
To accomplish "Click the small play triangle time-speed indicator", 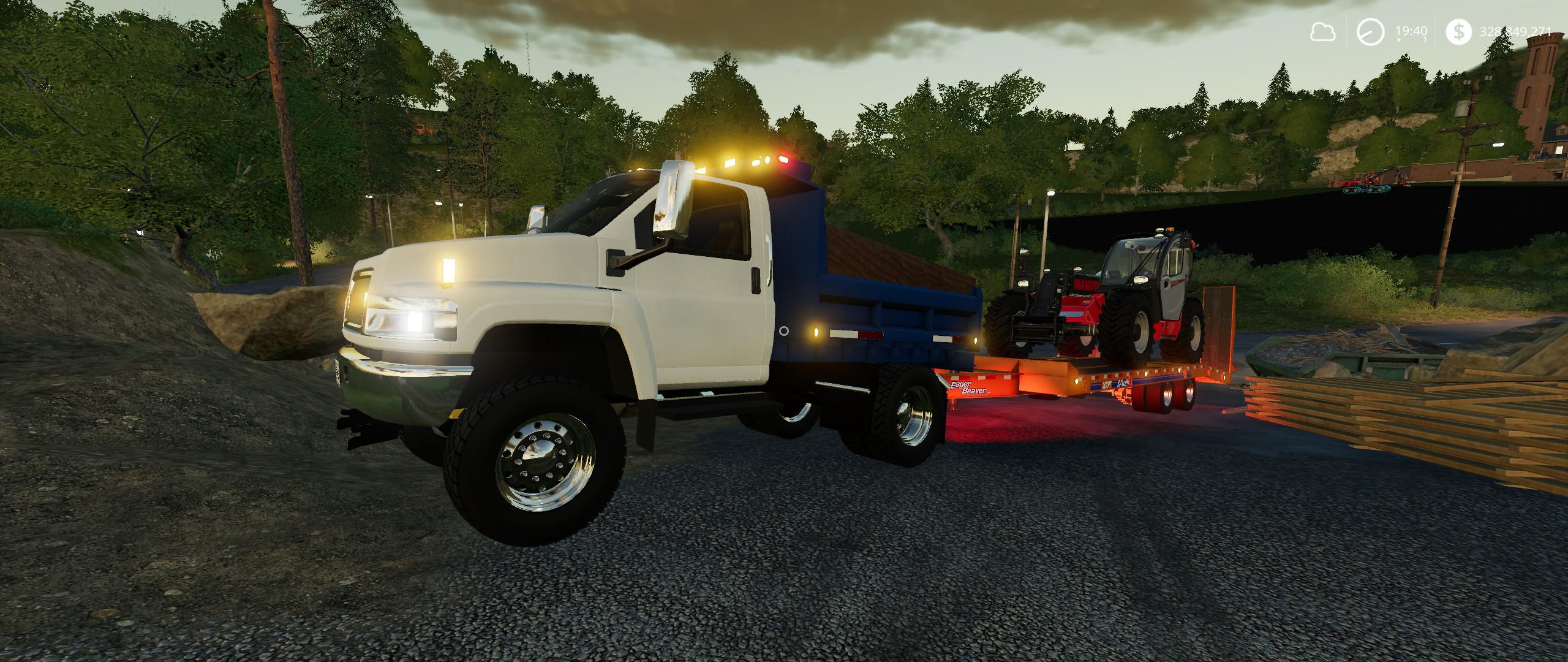I will pyautogui.click(x=1398, y=40).
